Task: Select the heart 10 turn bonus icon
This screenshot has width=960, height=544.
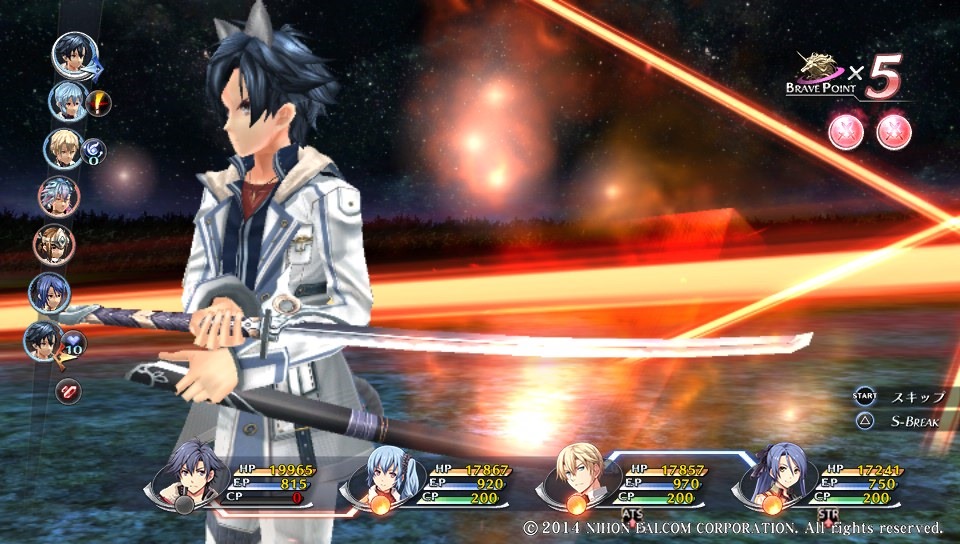Action: coord(75,345)
